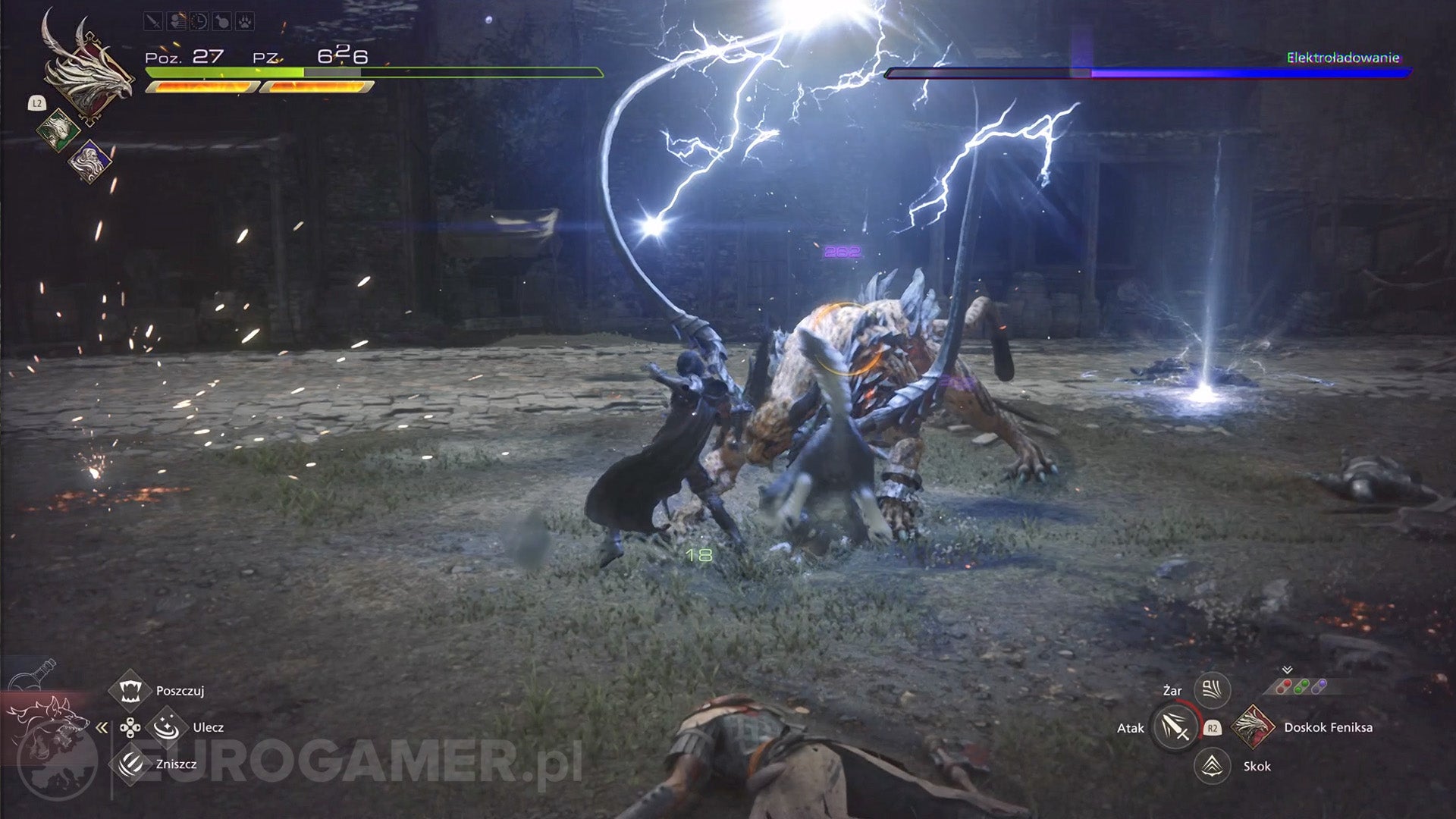
Task: Trigger the Doskok Feniksa phoenix icon
Action: [x=1253, y=728]
